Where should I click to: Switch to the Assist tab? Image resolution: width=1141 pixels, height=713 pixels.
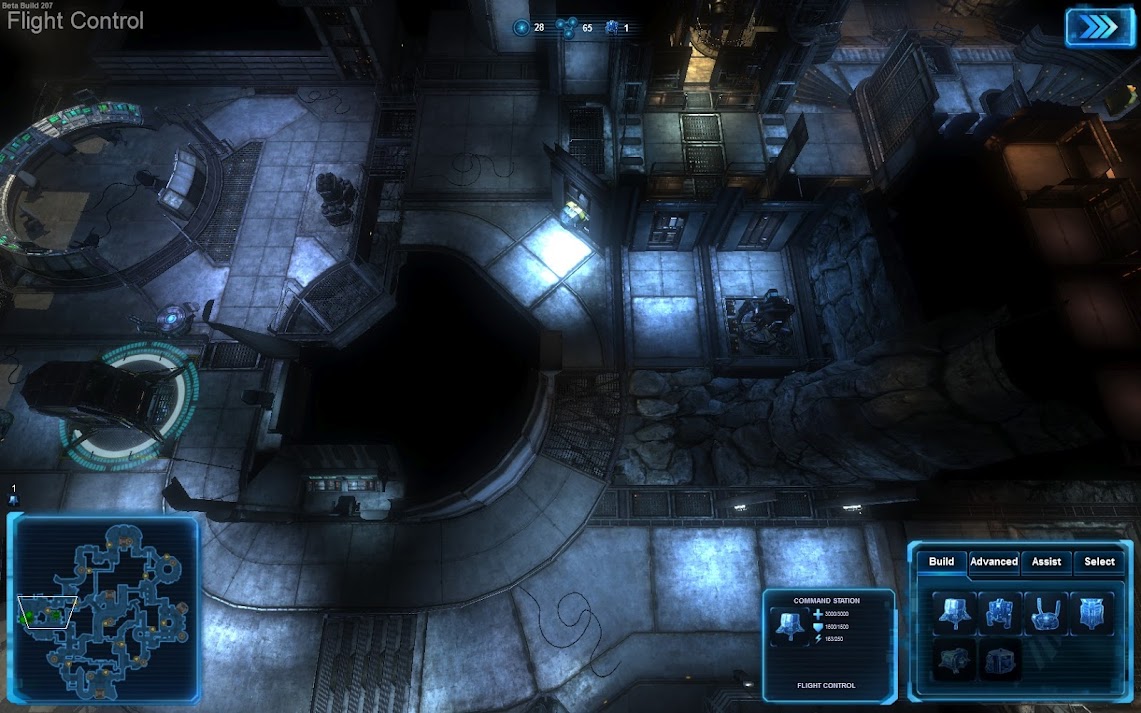[x=1046, y=562]
